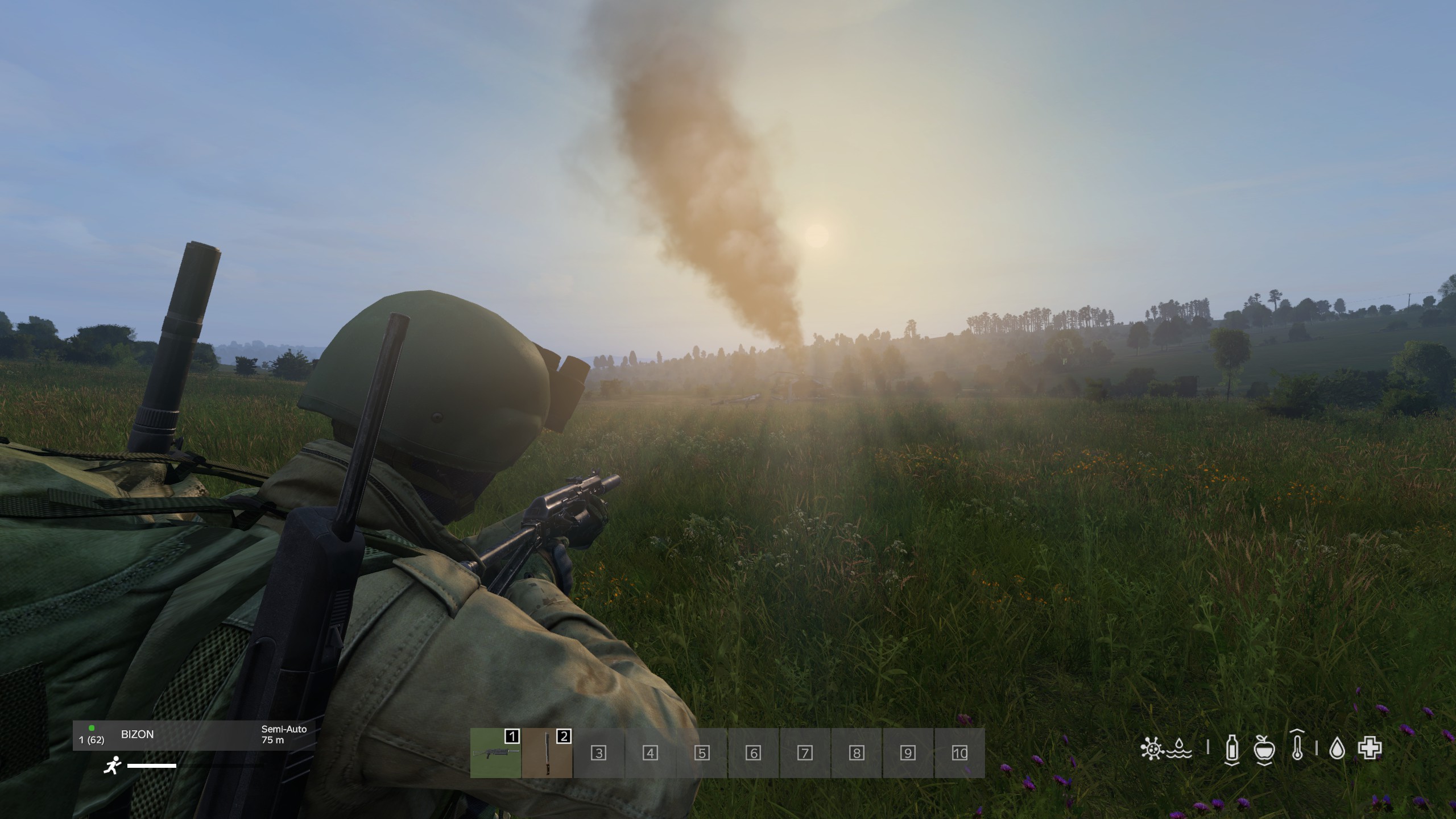Select the hunger apple status icon

1264,748
